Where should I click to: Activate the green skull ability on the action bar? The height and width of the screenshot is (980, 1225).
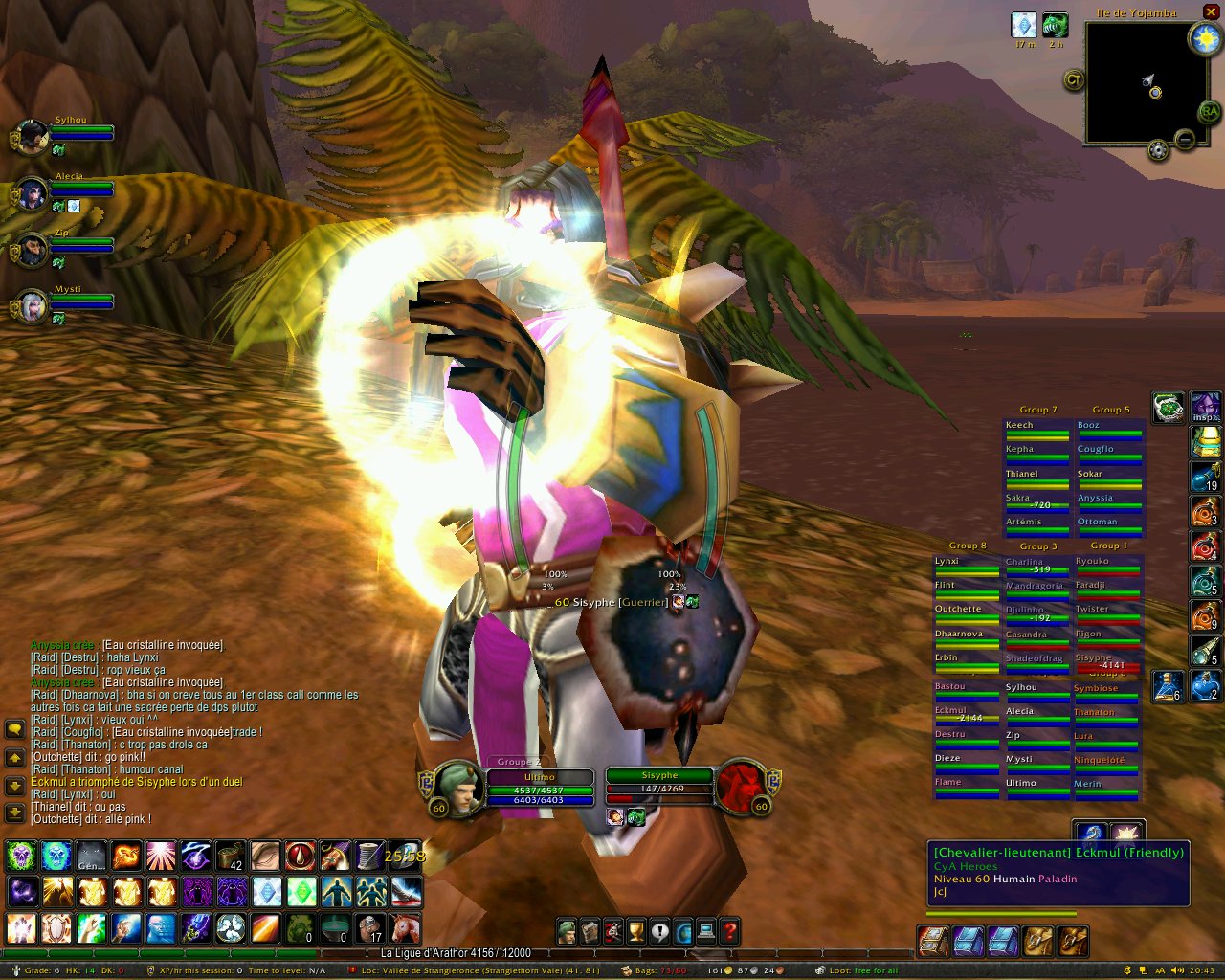pos(21,855)
